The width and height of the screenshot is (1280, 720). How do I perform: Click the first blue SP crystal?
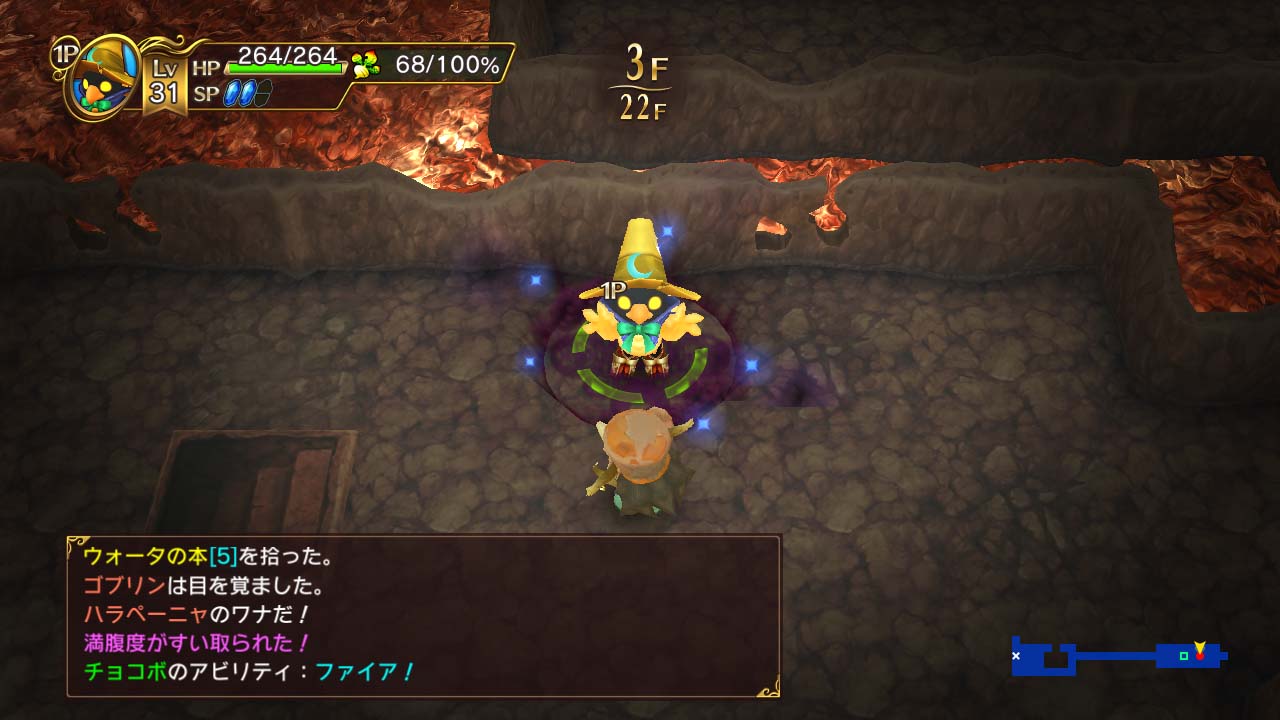[232, 93]
